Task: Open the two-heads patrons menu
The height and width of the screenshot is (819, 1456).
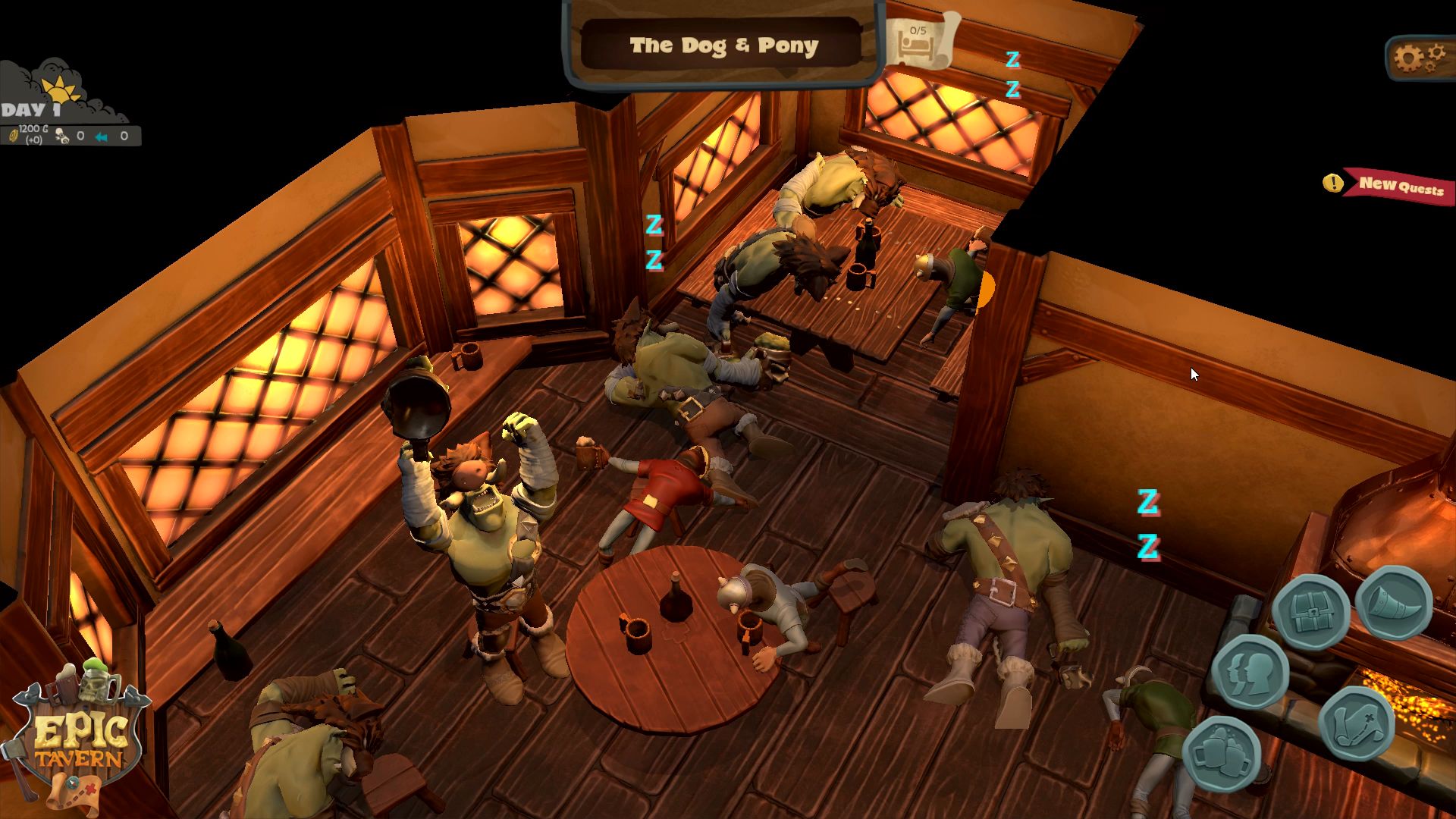Action: 1249,671
